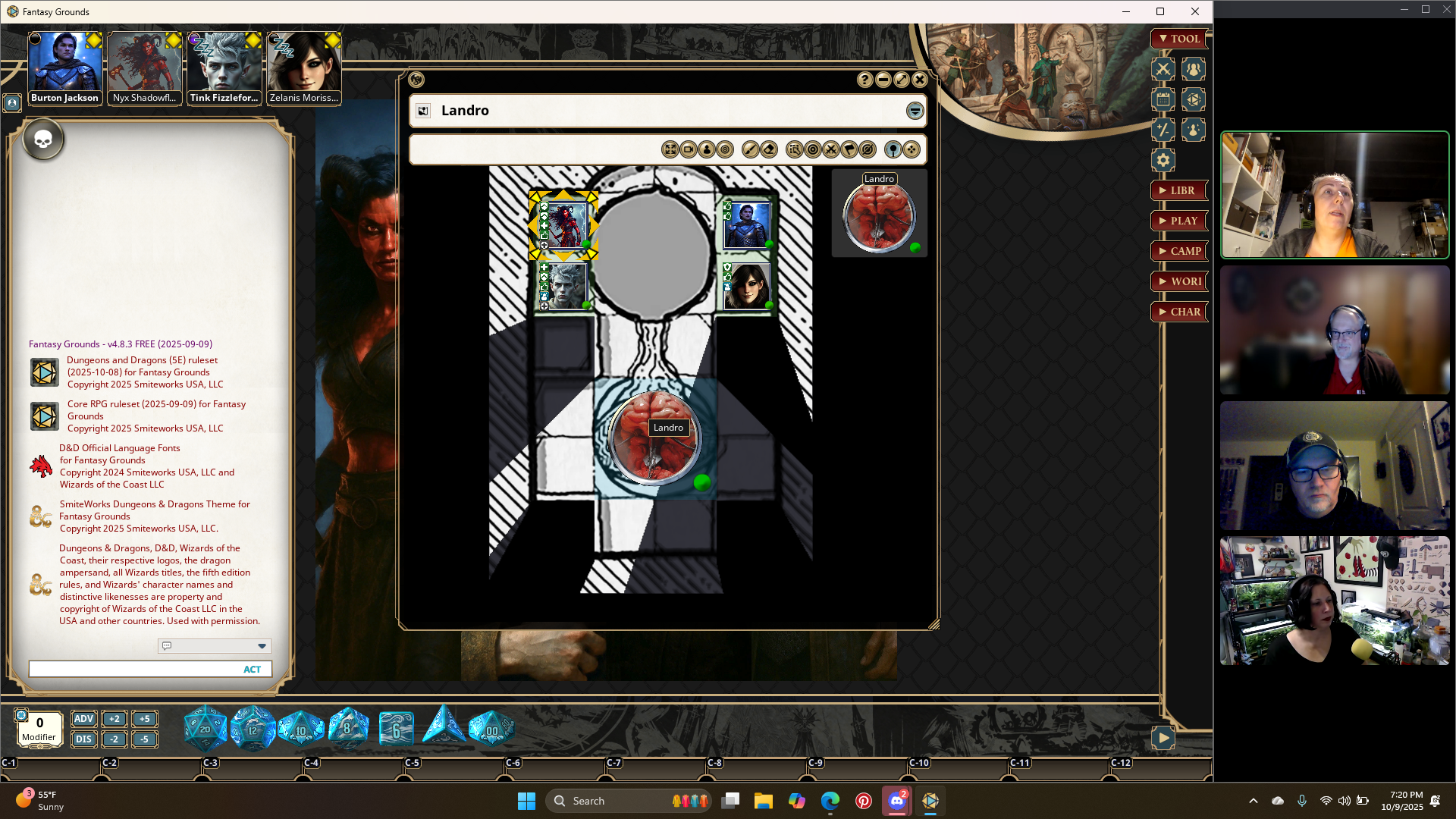Open the gear options tool

point(1163,160)
